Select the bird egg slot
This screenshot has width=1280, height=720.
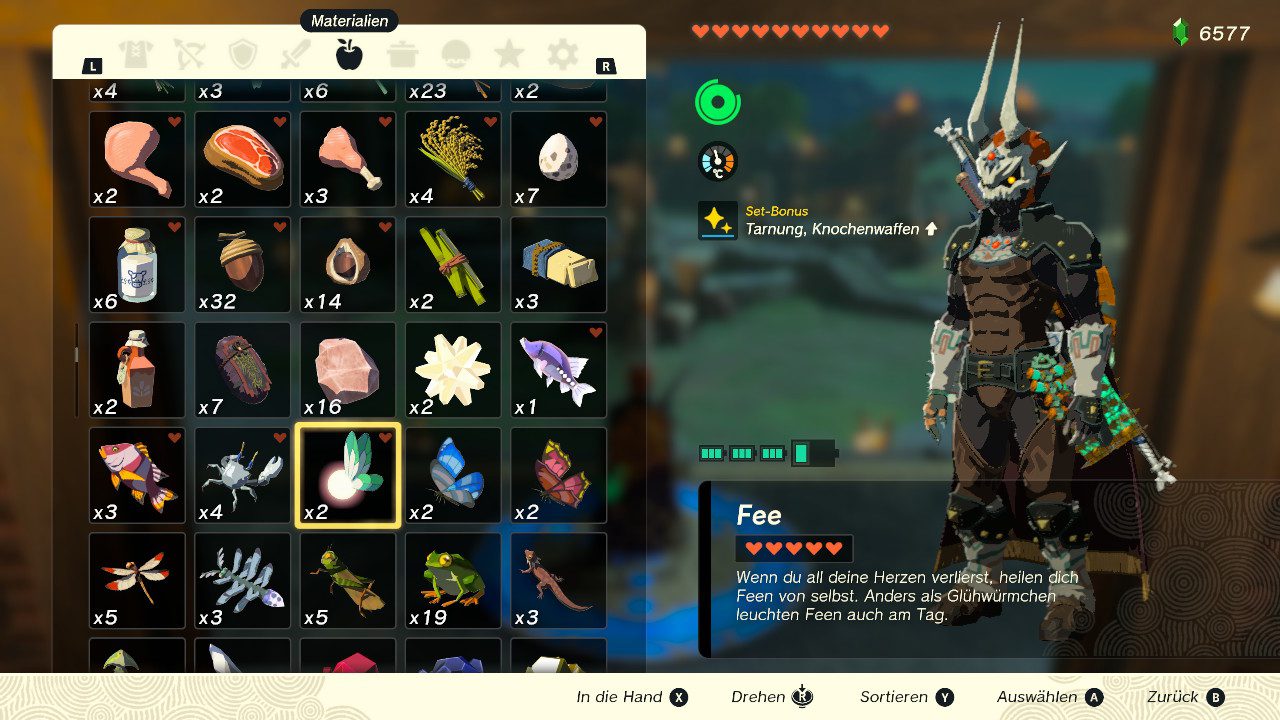pyautogui.click(x=559, y=159)
